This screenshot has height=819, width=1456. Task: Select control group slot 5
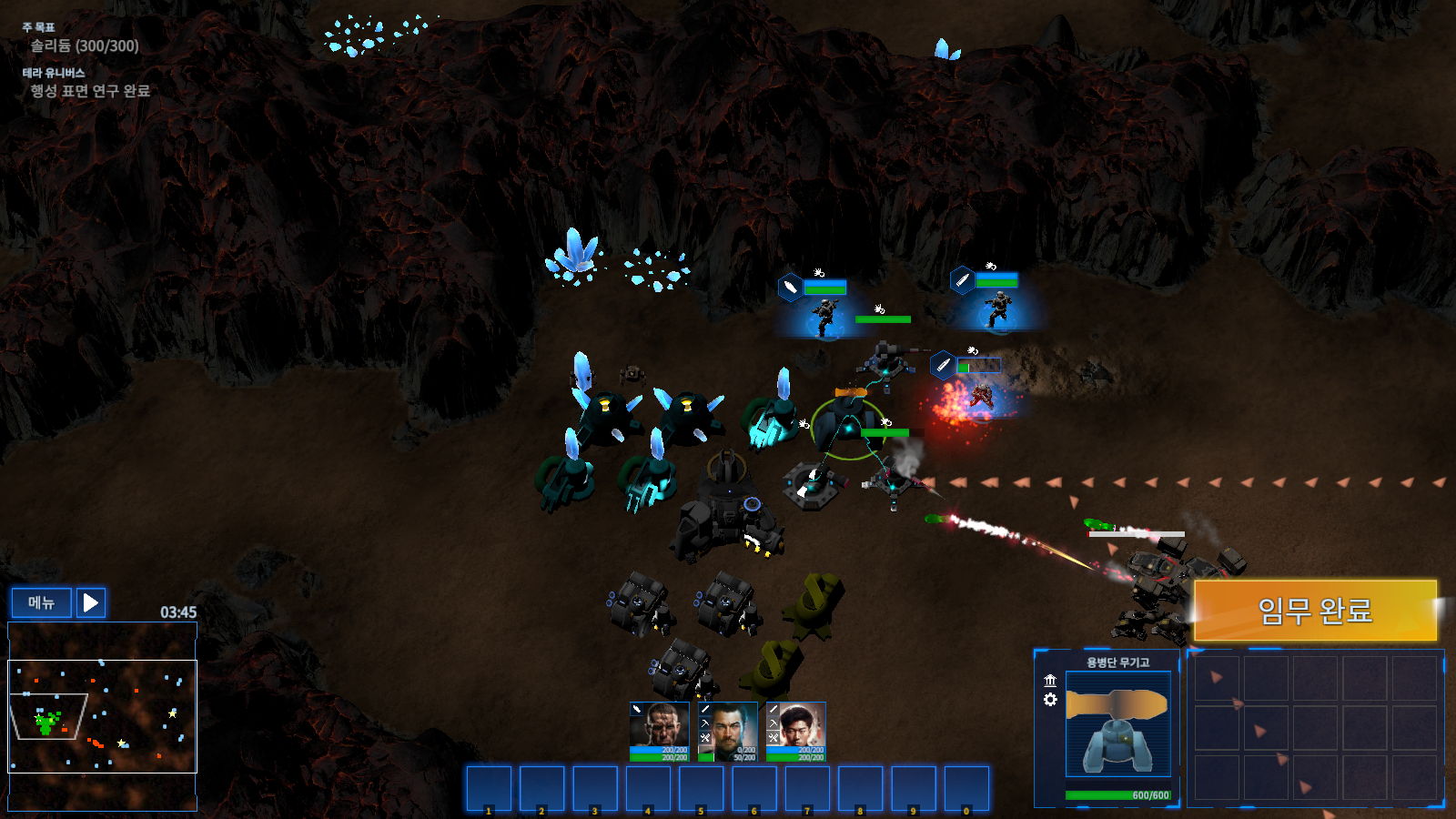pos(702,788)
